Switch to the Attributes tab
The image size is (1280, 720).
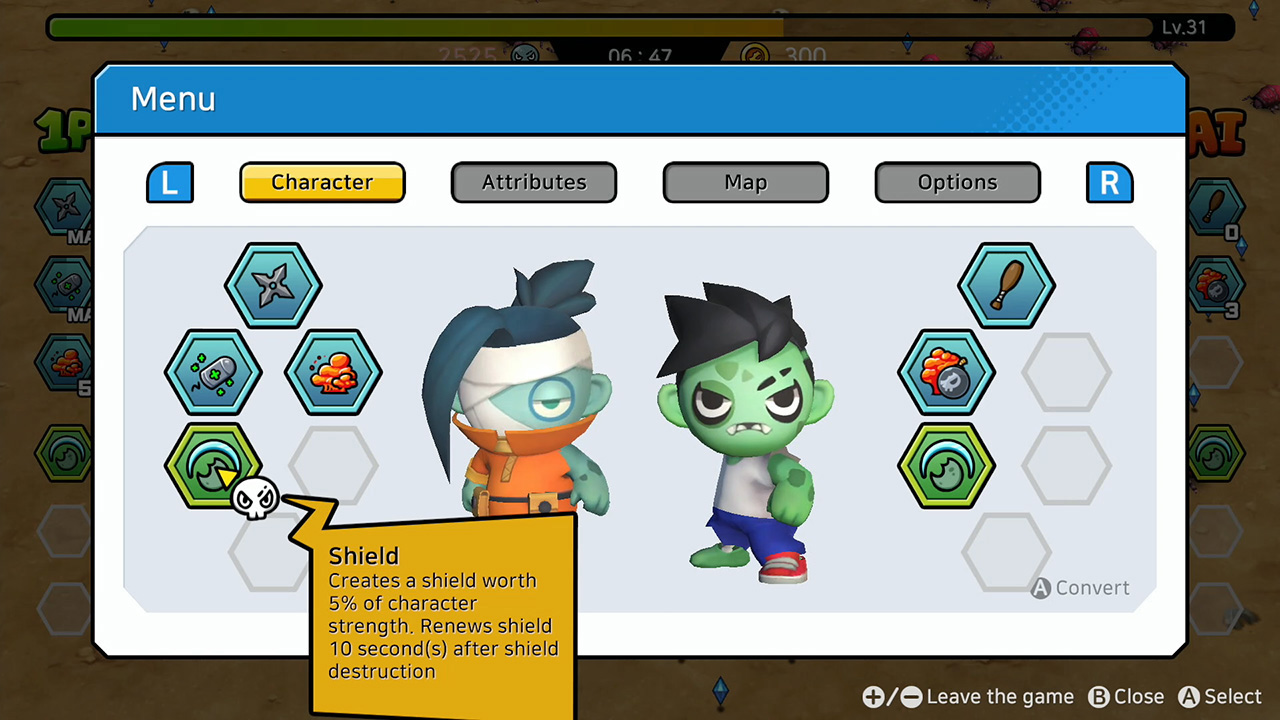533,182
